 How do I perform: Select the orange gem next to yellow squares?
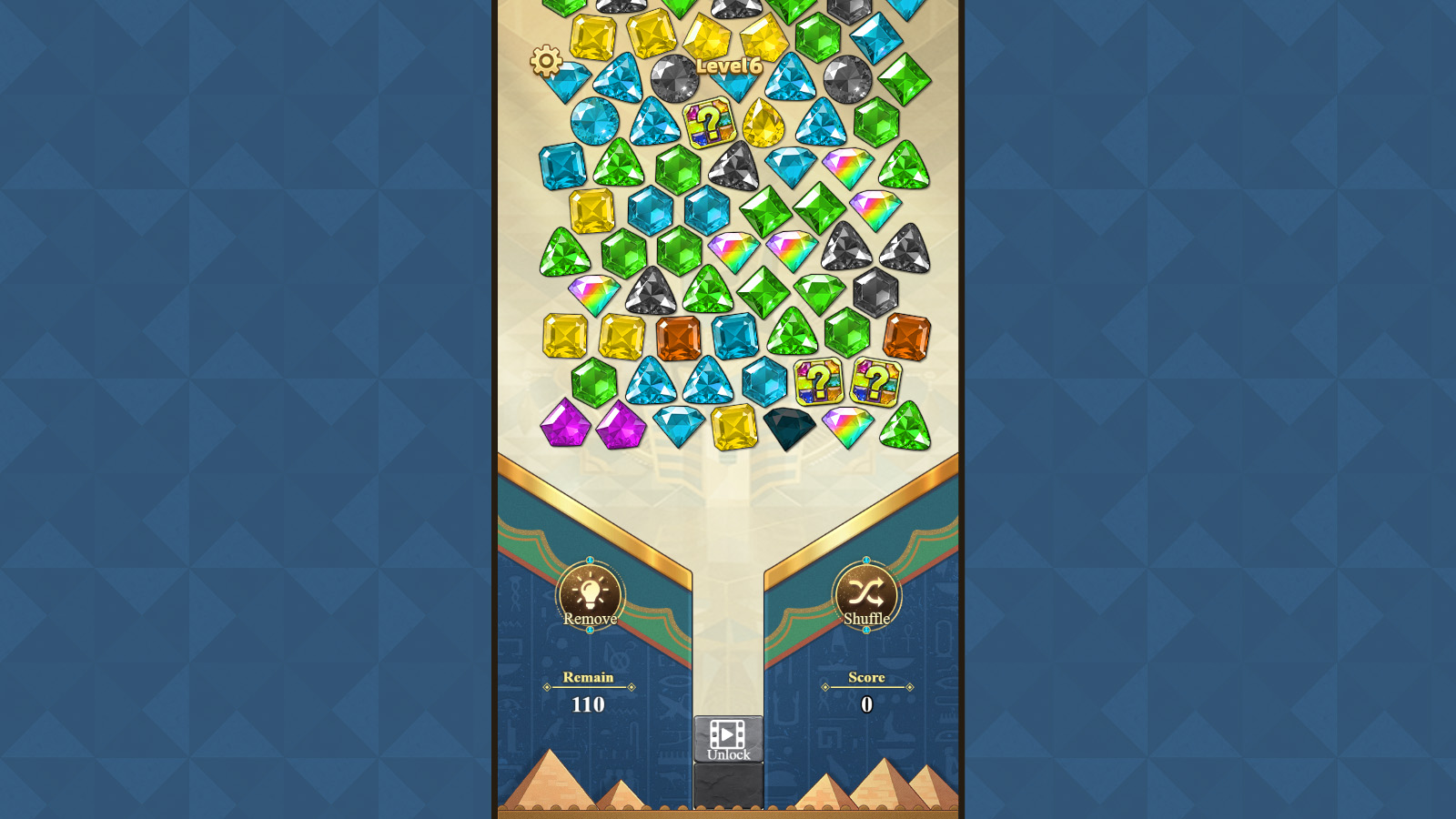pos(677,338)
